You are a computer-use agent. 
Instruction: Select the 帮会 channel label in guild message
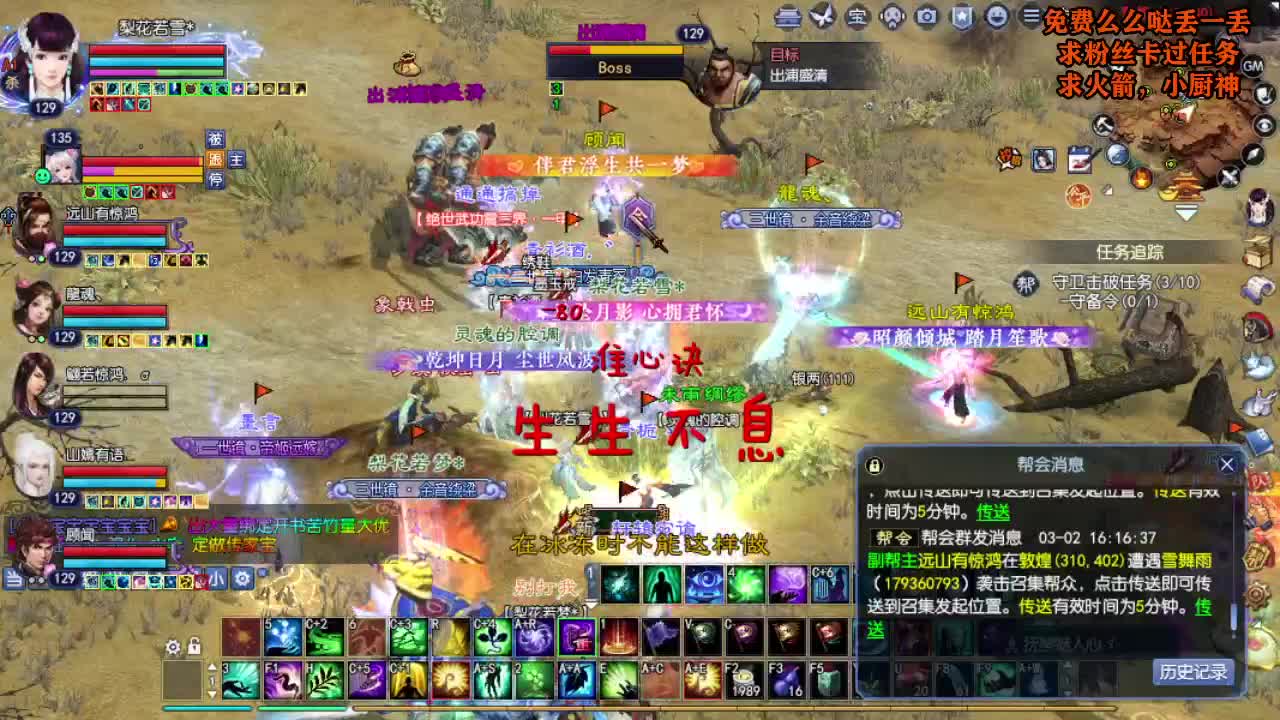(x=894, y=538)
